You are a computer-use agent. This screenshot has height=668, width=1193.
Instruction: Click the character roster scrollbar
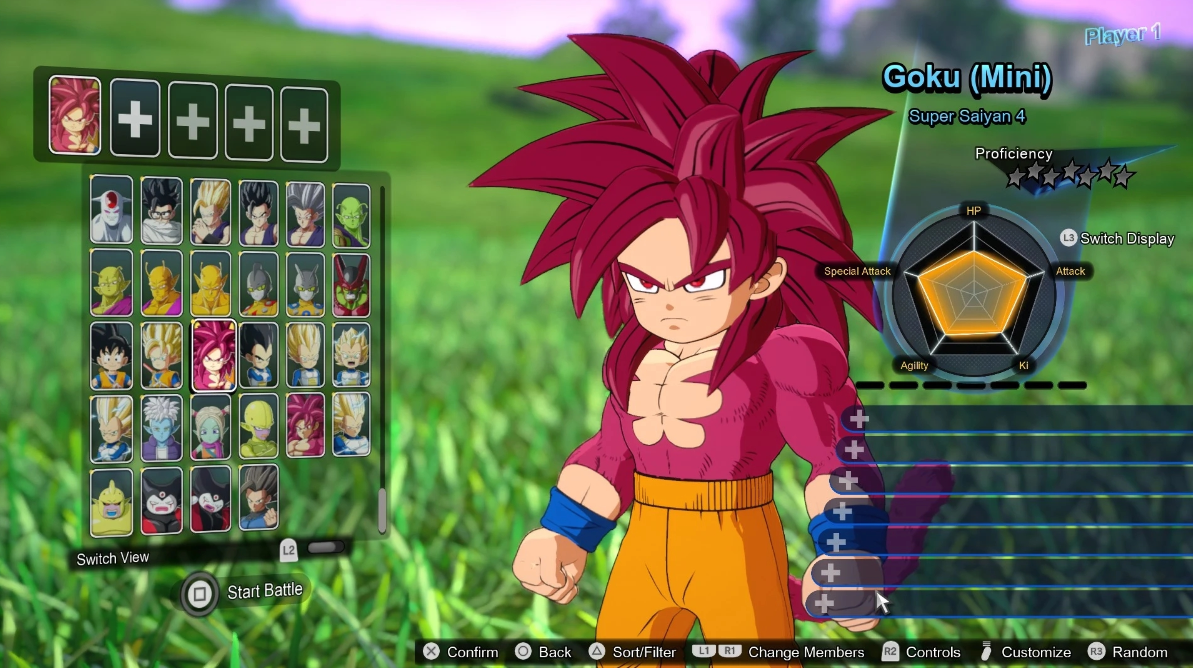pos(382,512)
